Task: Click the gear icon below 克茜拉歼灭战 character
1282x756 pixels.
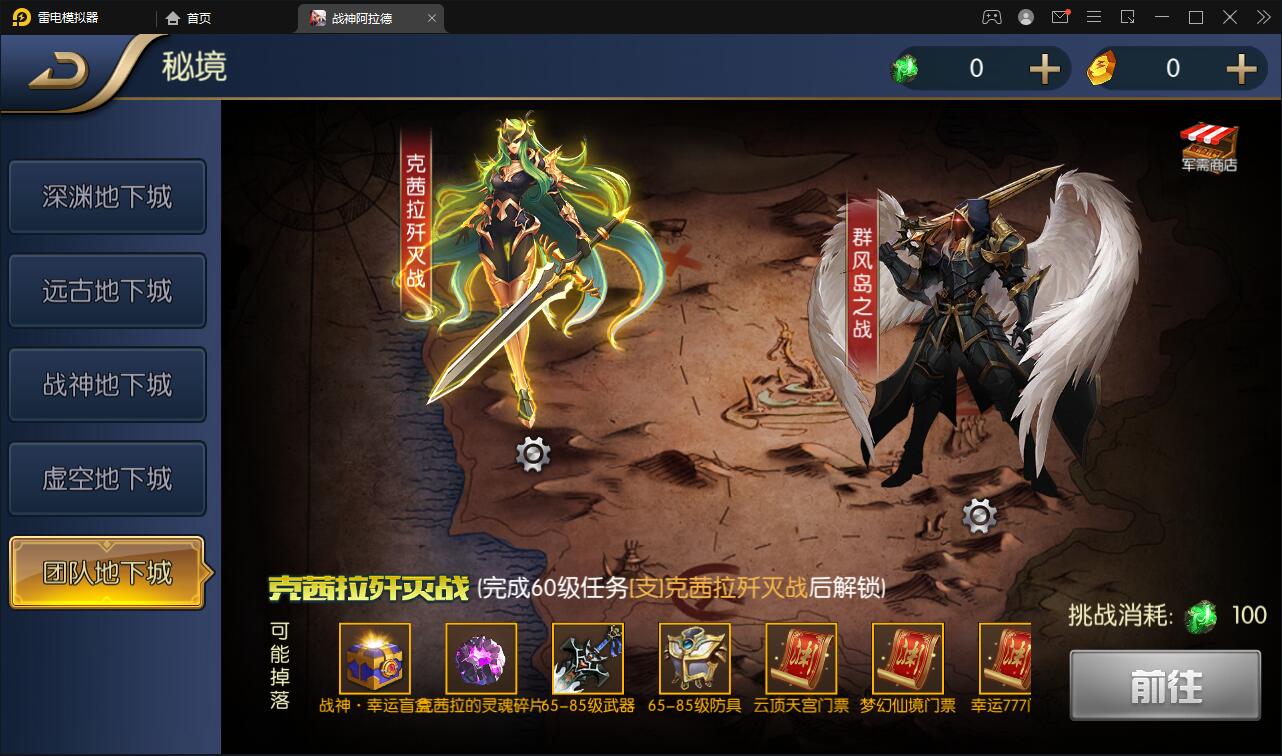Action: (x=532, y=454)
